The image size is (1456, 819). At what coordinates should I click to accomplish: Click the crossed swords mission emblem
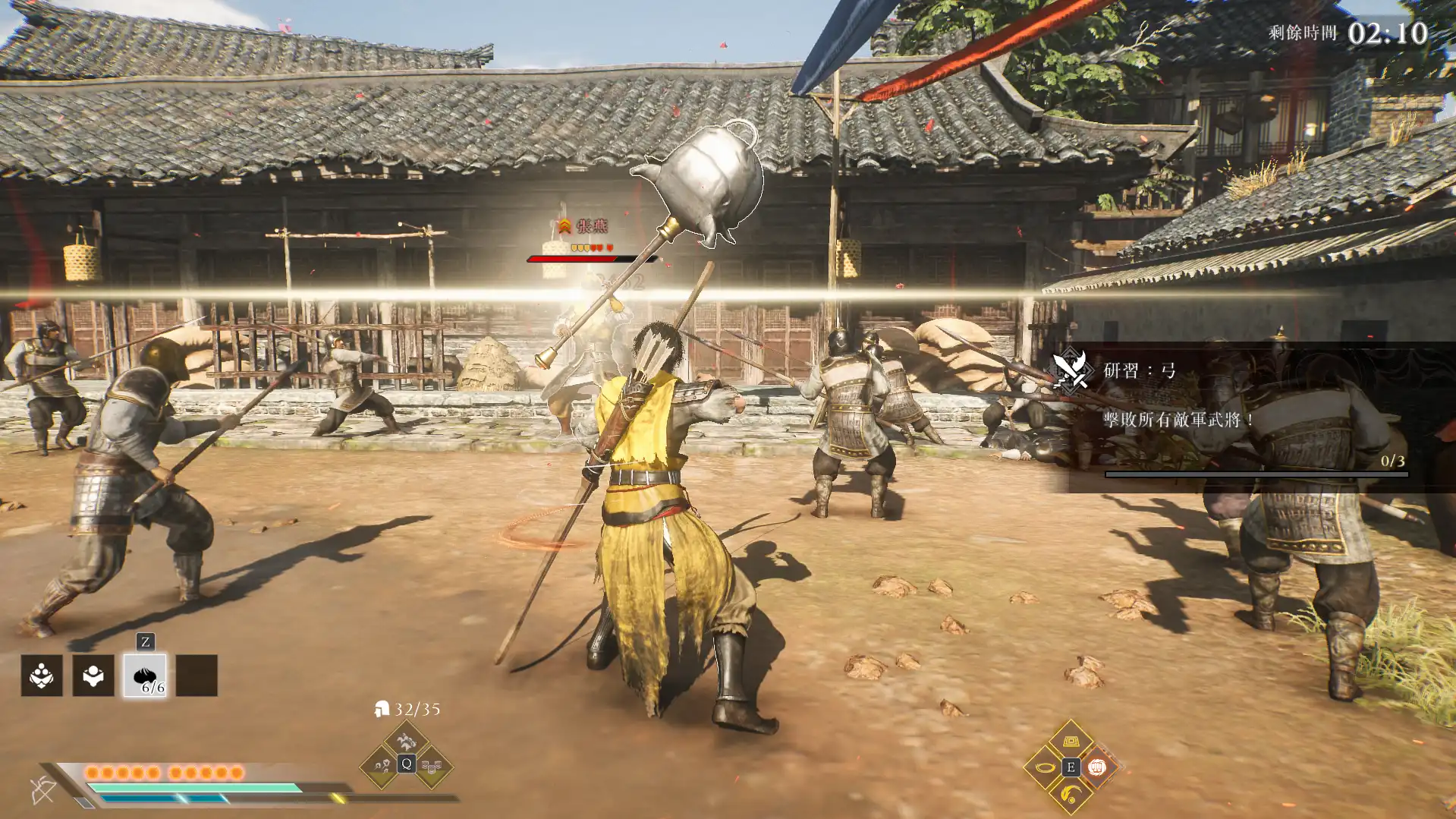click(x=1071, y=370)
